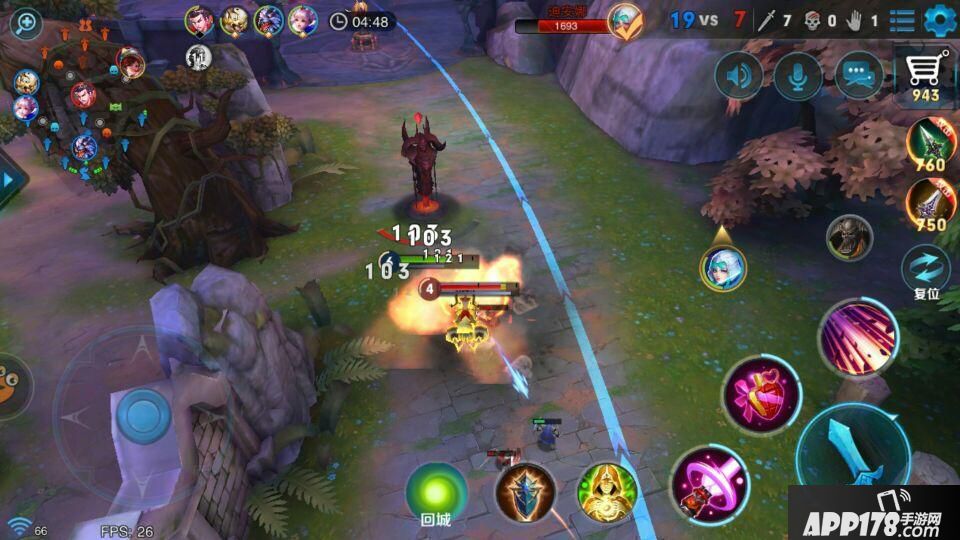
Task: Open the shop cart with 943 gold
Action: pos(925,78)
